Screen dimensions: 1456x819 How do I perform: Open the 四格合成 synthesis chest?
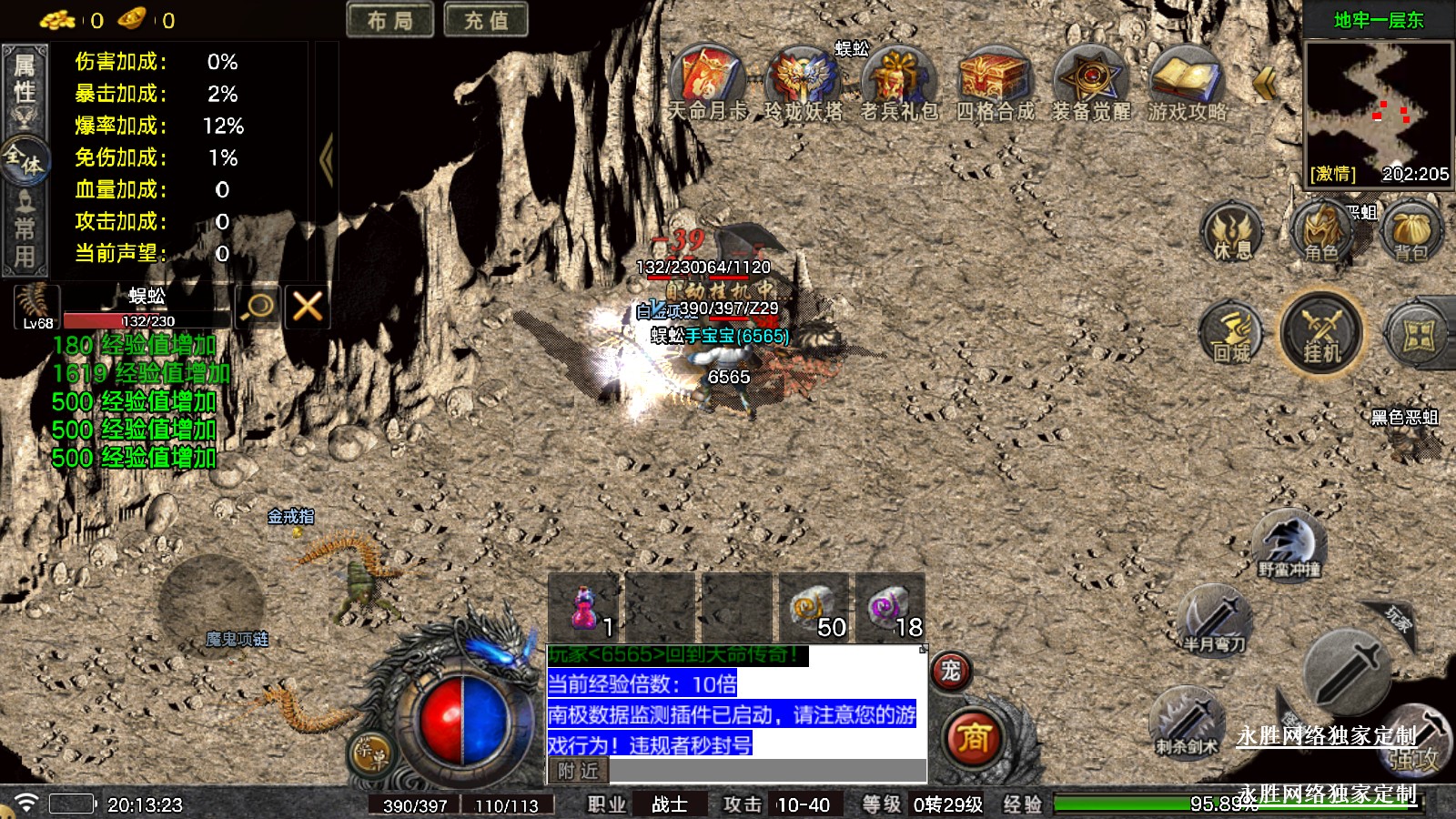pos(995,77)
